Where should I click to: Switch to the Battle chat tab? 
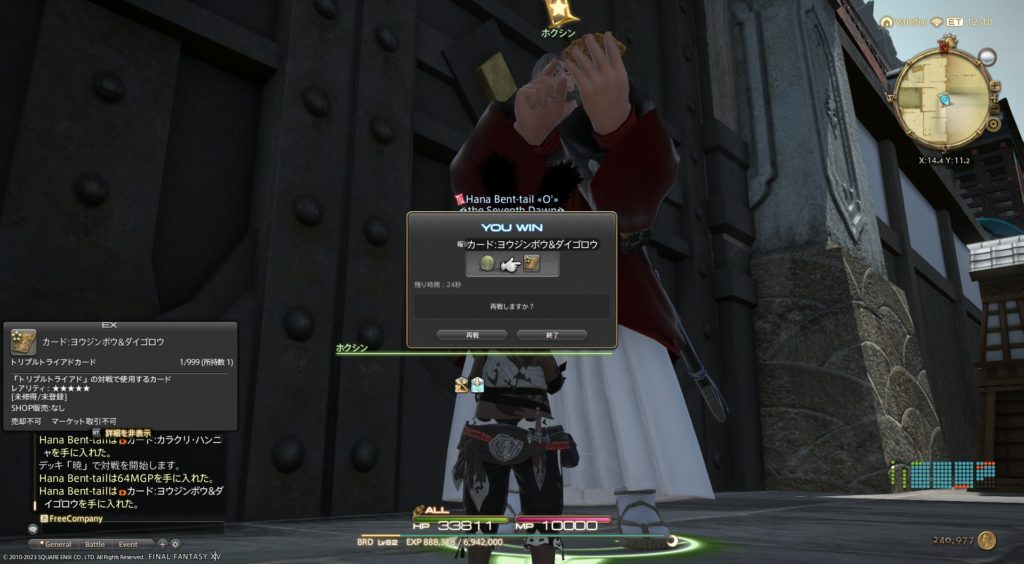(94, 544)
